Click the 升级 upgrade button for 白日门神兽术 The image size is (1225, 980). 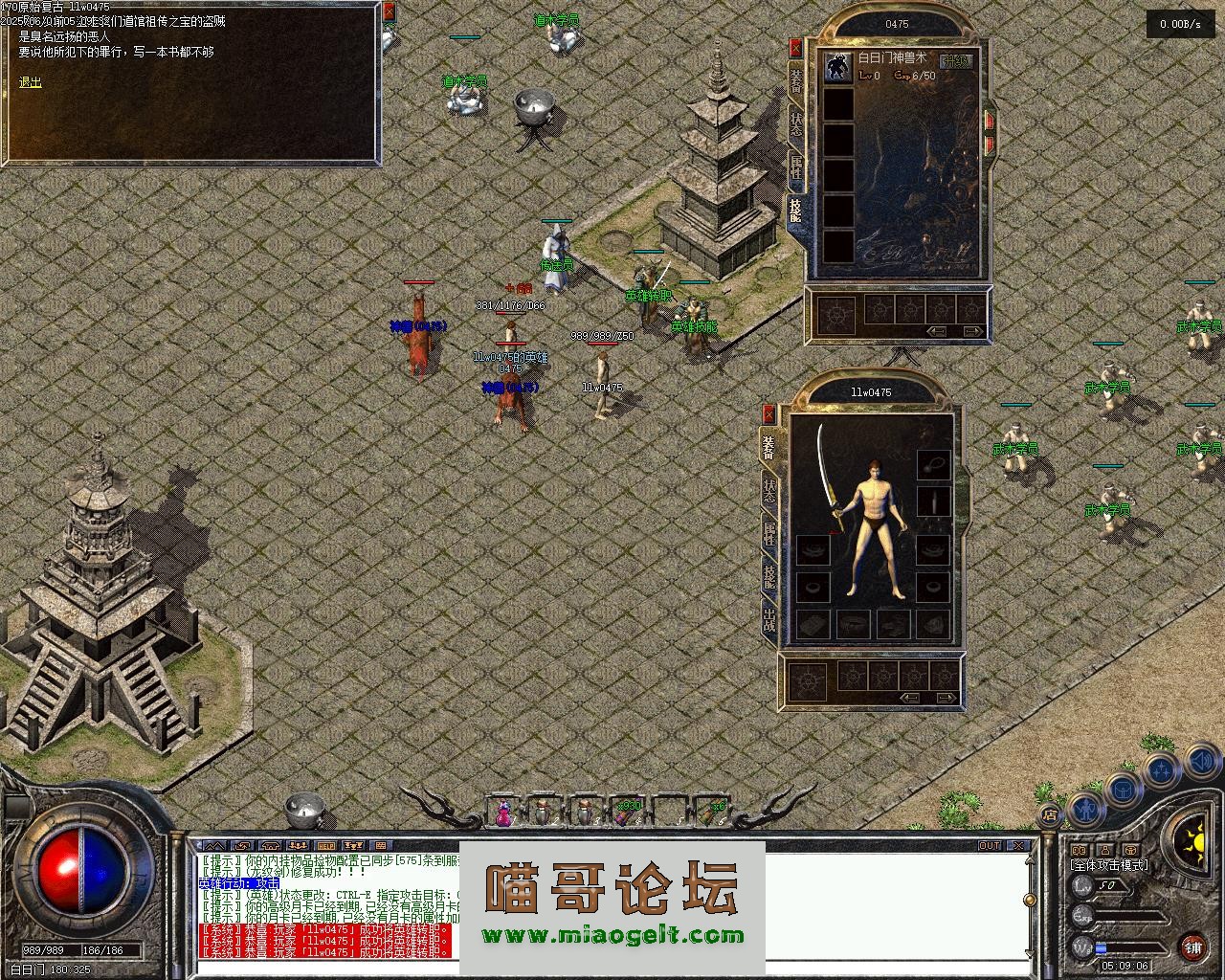point(954,61)
